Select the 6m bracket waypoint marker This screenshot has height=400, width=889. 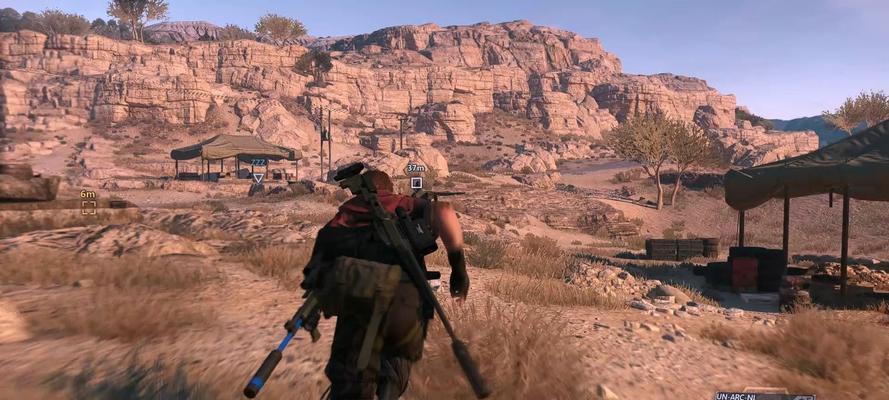[x=89, y=207]
